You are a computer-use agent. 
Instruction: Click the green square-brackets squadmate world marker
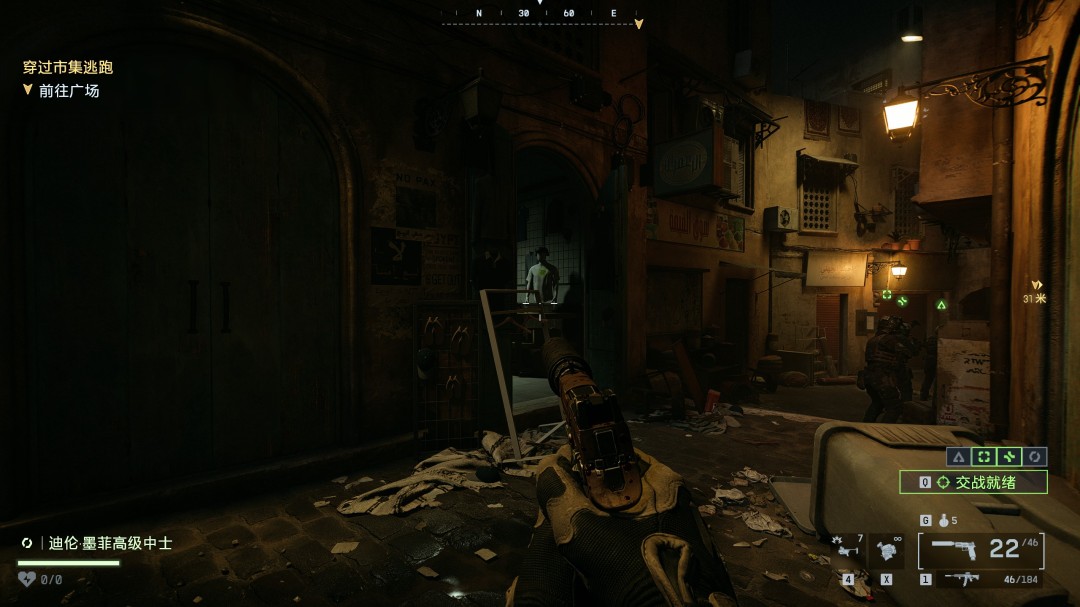click(x=886, y=295)
